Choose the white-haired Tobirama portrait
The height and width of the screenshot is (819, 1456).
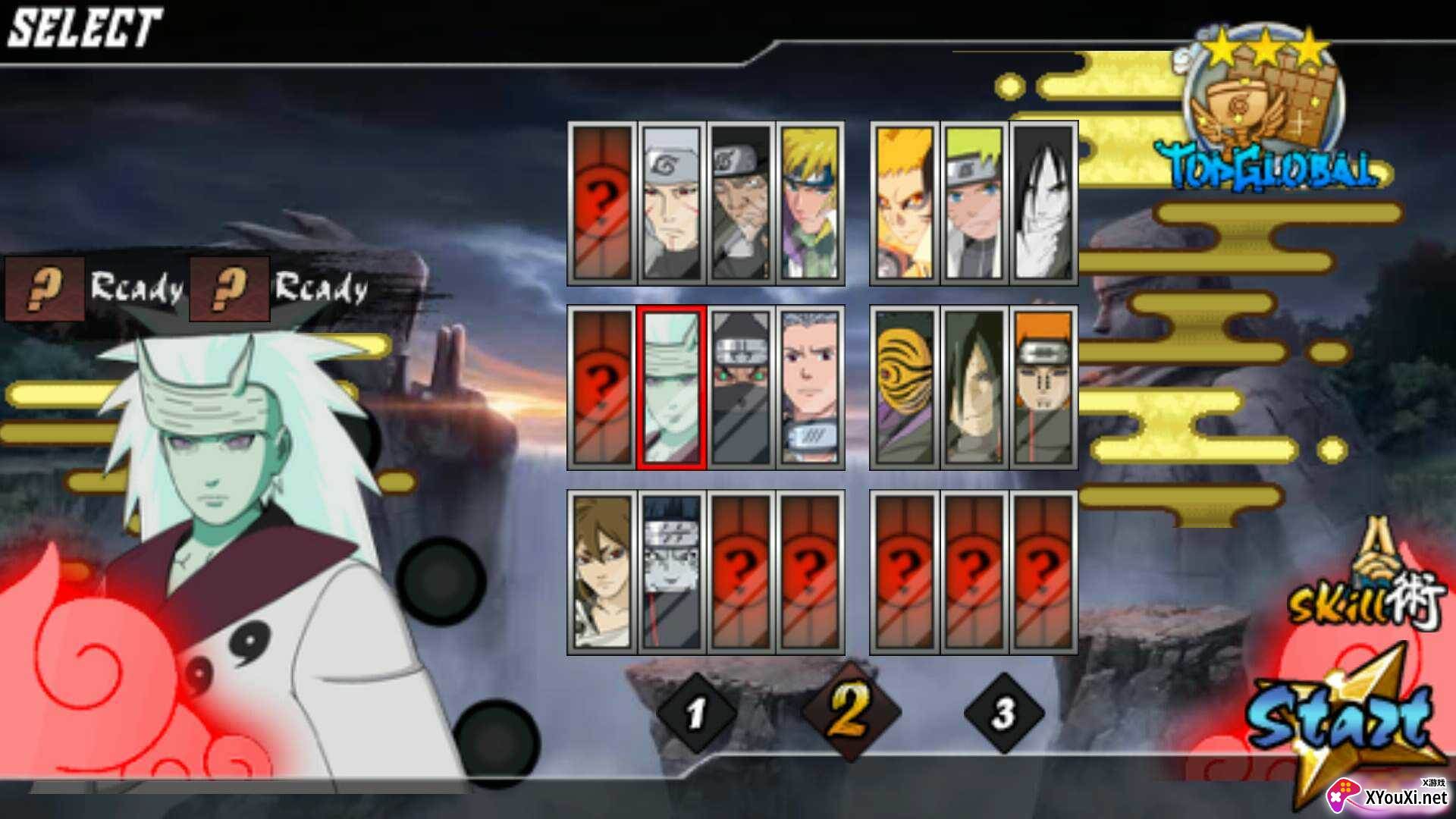(x=671, y=203)
